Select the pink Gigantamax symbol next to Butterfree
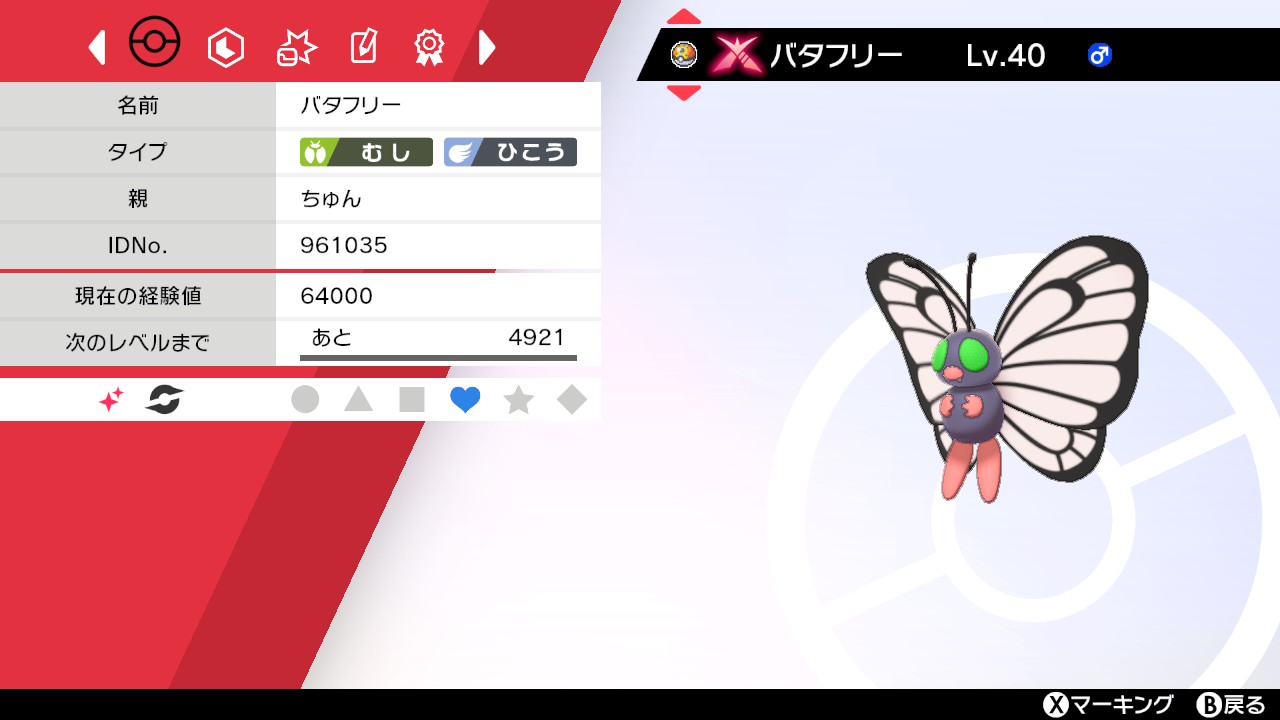This screenshot has width=1280, height=720. pos(737,55)
